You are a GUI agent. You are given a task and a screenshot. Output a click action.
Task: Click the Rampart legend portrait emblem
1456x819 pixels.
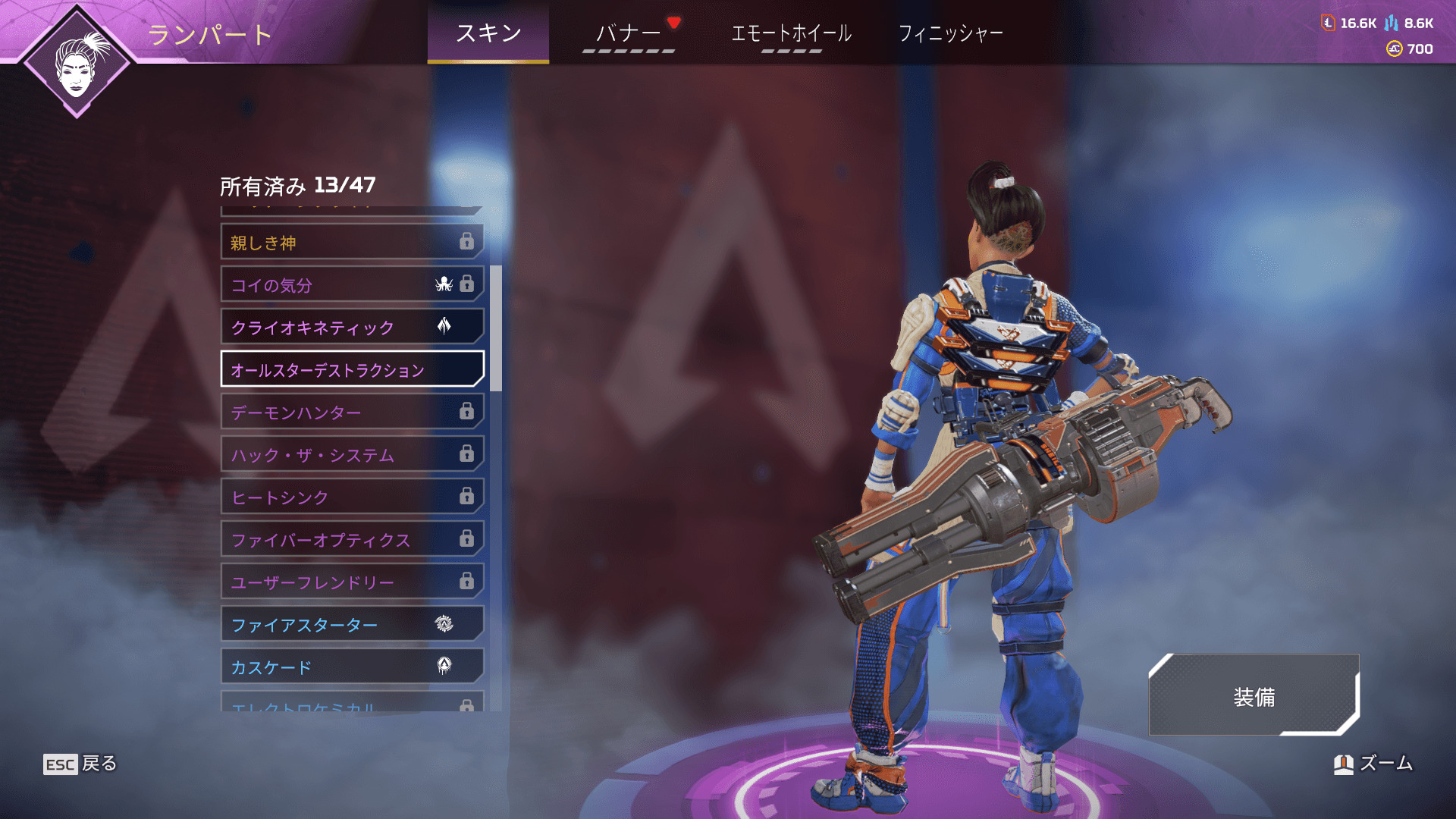77,62
